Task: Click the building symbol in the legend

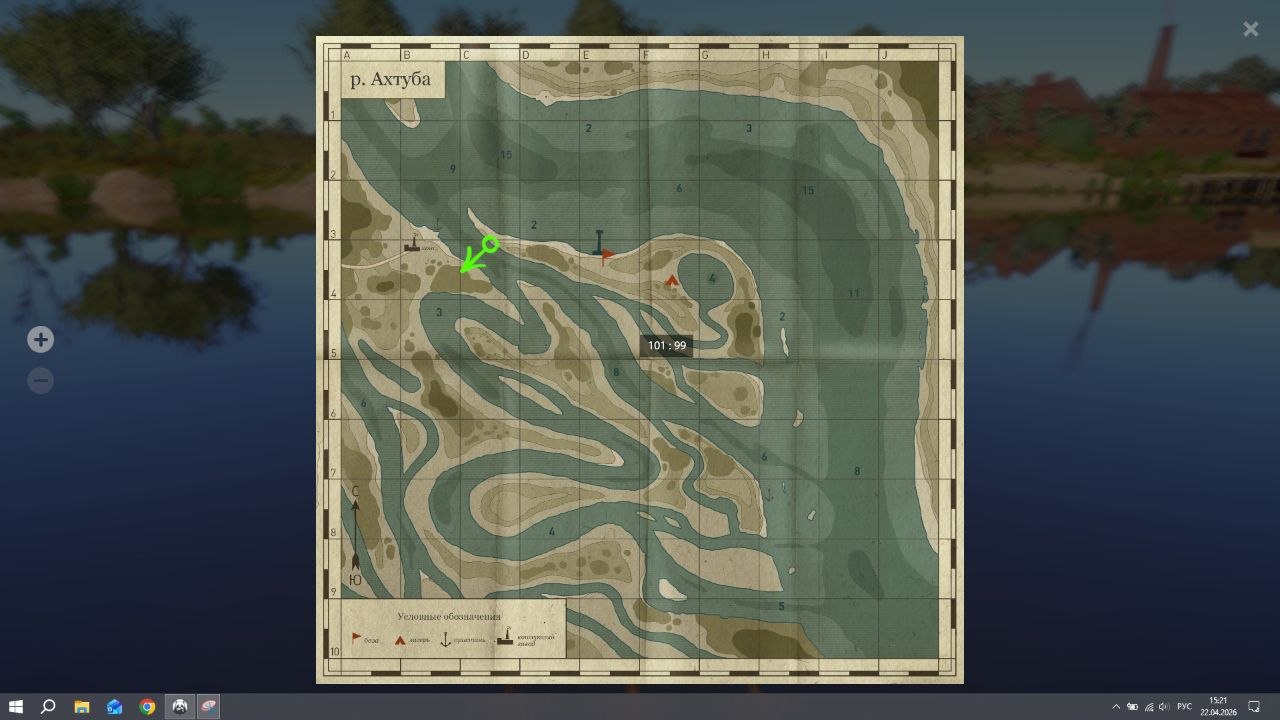Action: coord(505,639)
